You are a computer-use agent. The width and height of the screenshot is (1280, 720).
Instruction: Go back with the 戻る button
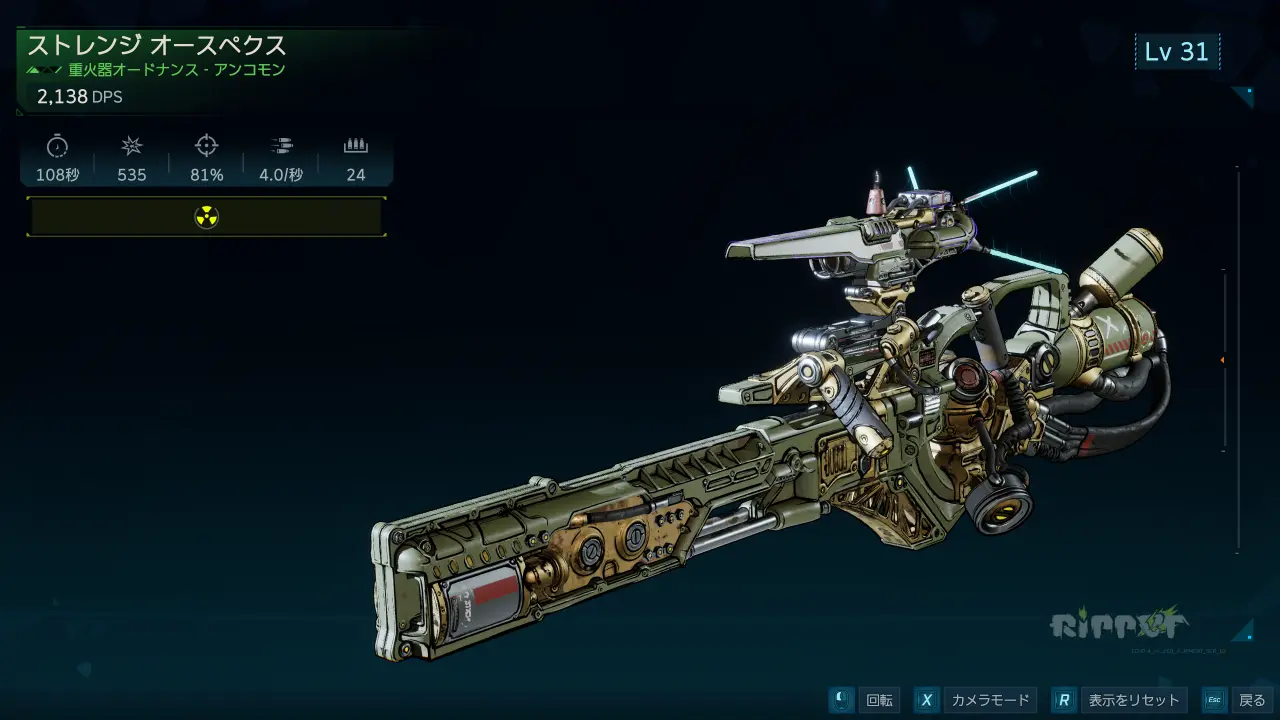pyautogui.click(x=1238, y=700)
